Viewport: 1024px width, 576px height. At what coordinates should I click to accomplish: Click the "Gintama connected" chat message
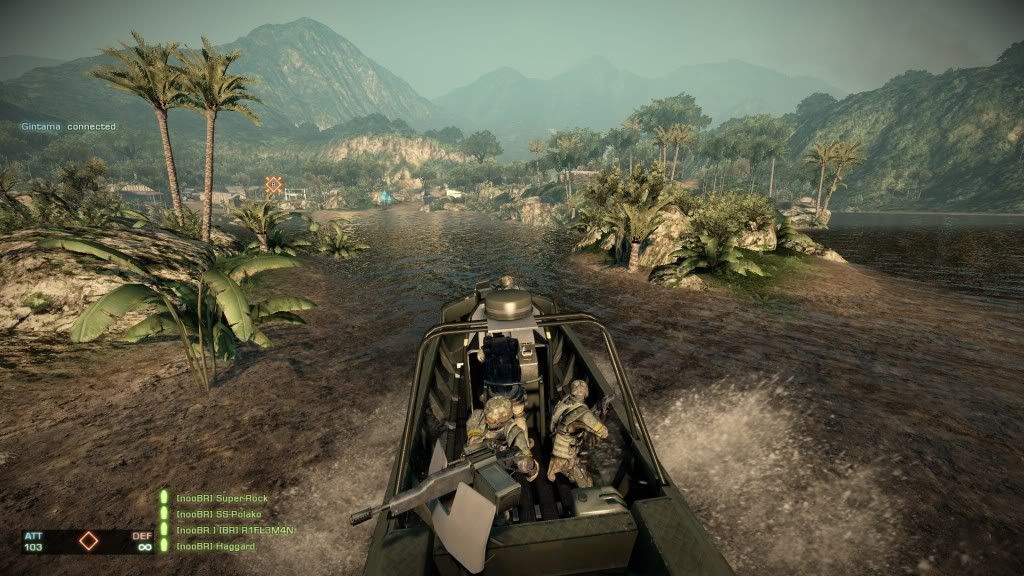pos(69,127)
